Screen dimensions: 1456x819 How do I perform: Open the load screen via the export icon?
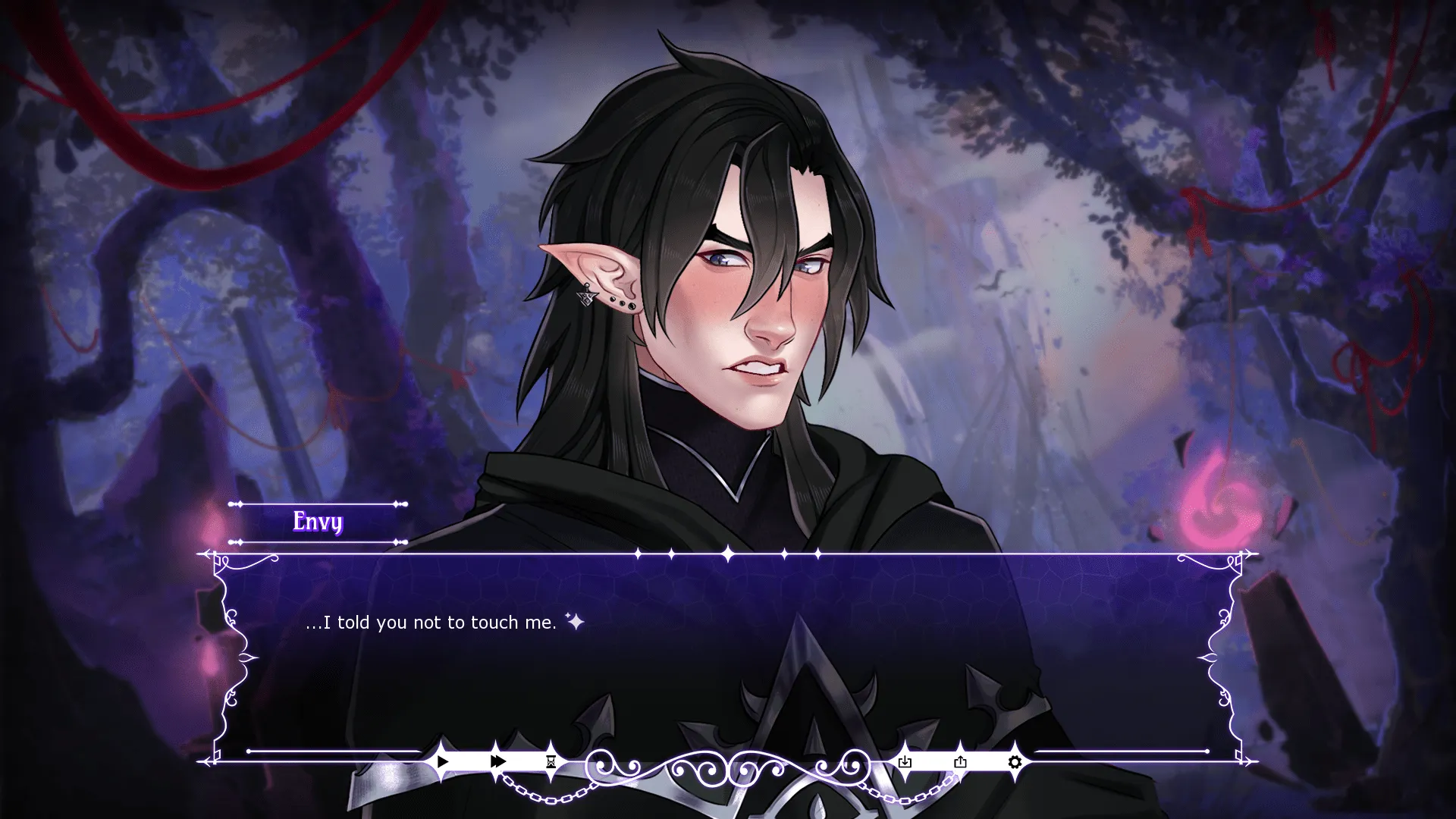[960, 761]
